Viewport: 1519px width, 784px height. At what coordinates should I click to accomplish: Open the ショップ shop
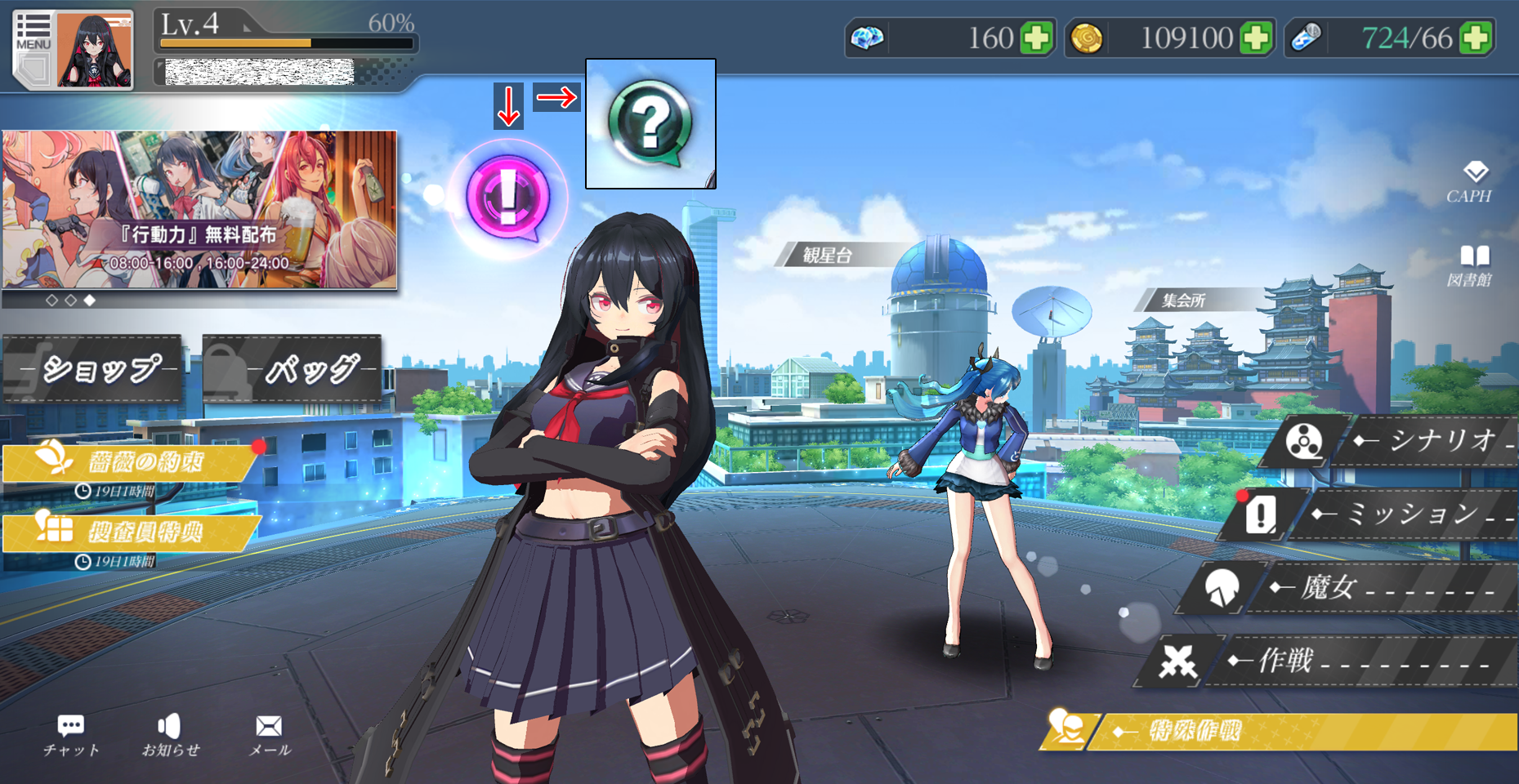tap(93, 369)
